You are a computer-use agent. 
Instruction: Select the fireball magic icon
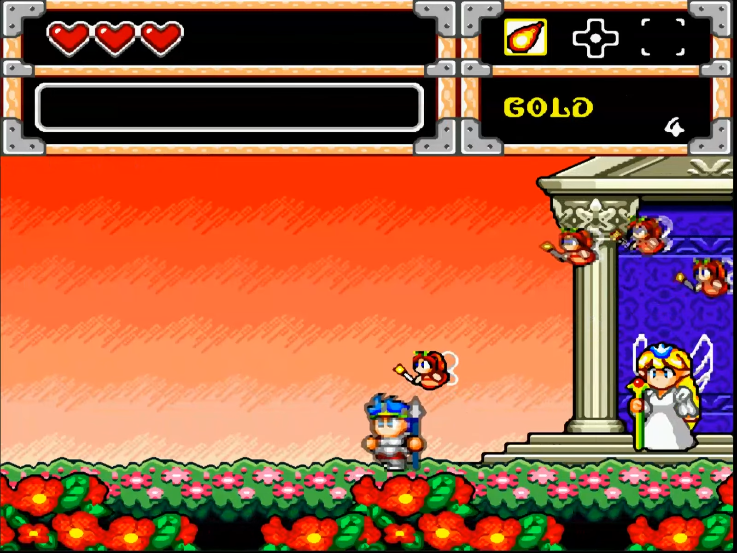point(525,38)
